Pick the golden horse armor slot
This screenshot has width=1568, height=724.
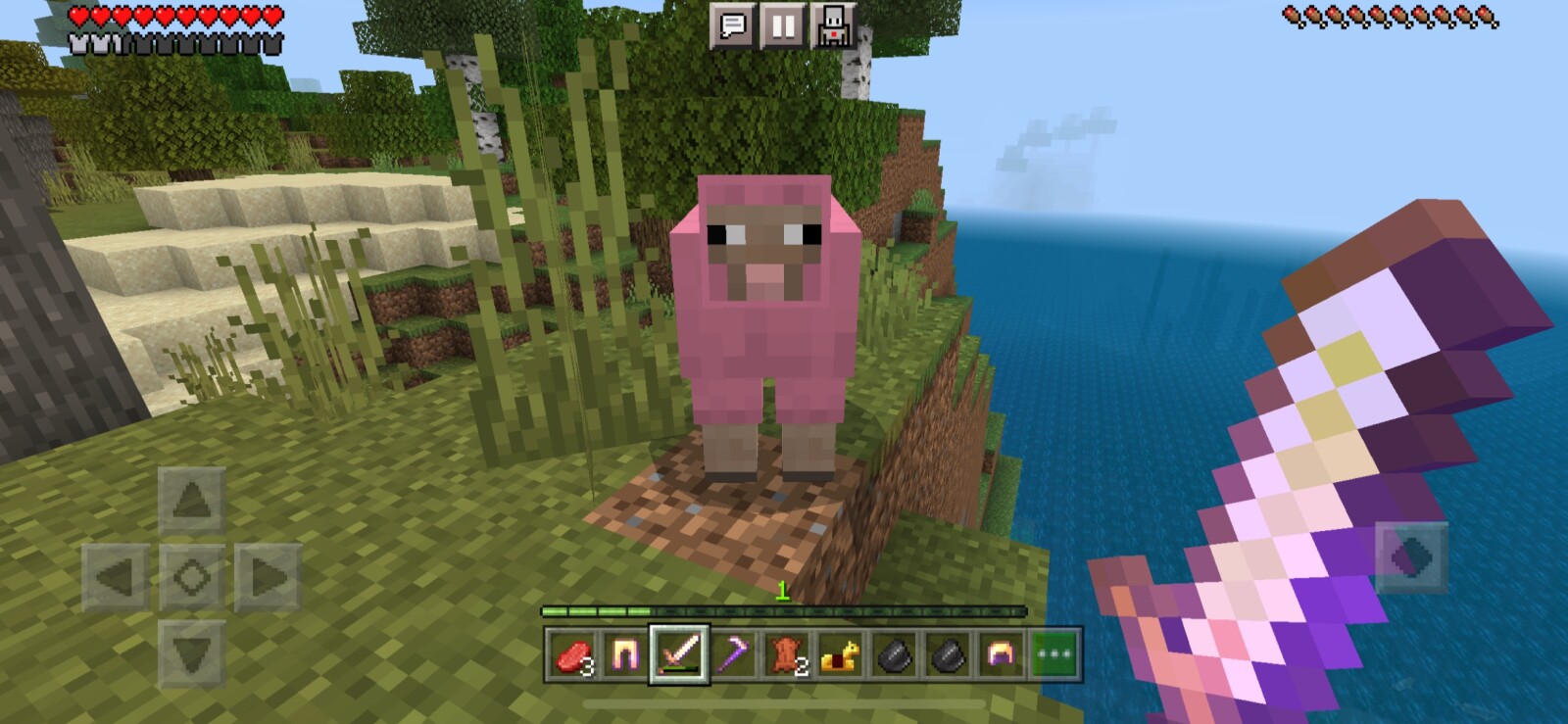[839, 654]
